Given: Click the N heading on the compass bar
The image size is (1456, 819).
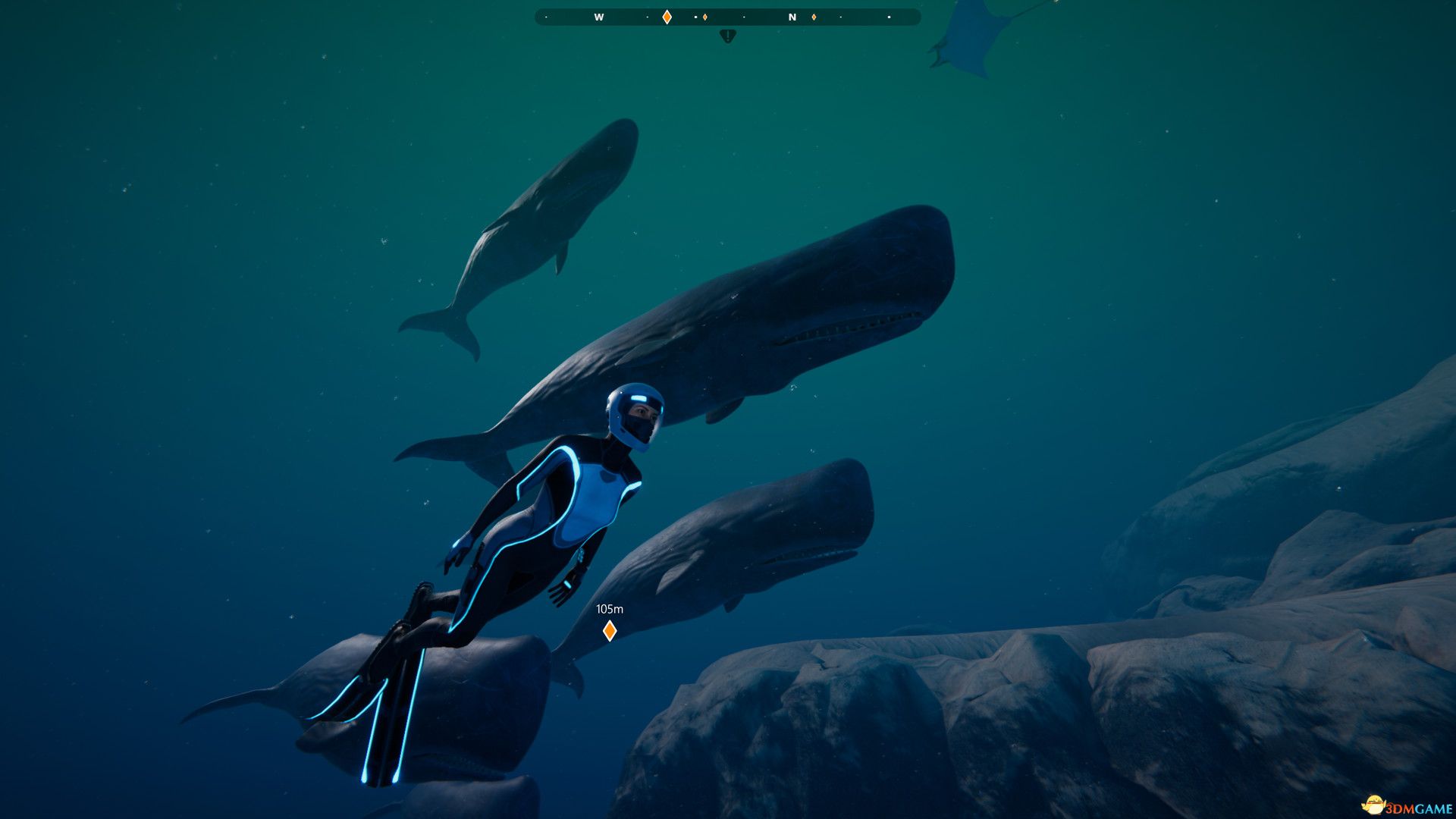Looking at the screenshot, I should coord(792,17).
